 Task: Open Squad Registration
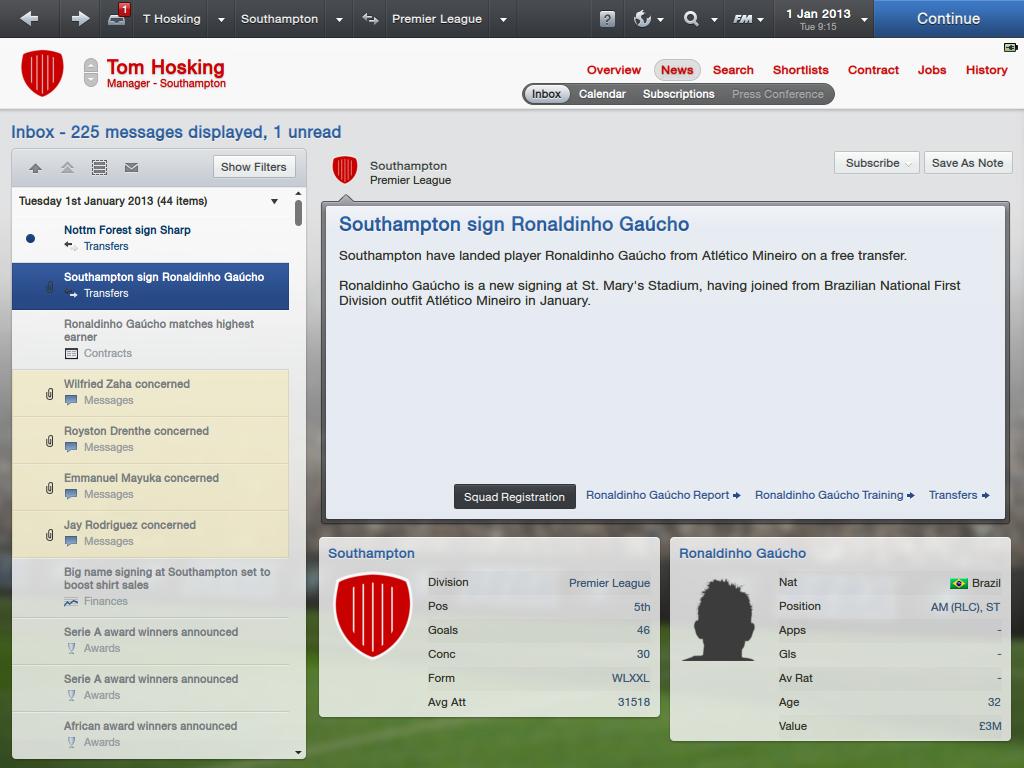(514, 497)
